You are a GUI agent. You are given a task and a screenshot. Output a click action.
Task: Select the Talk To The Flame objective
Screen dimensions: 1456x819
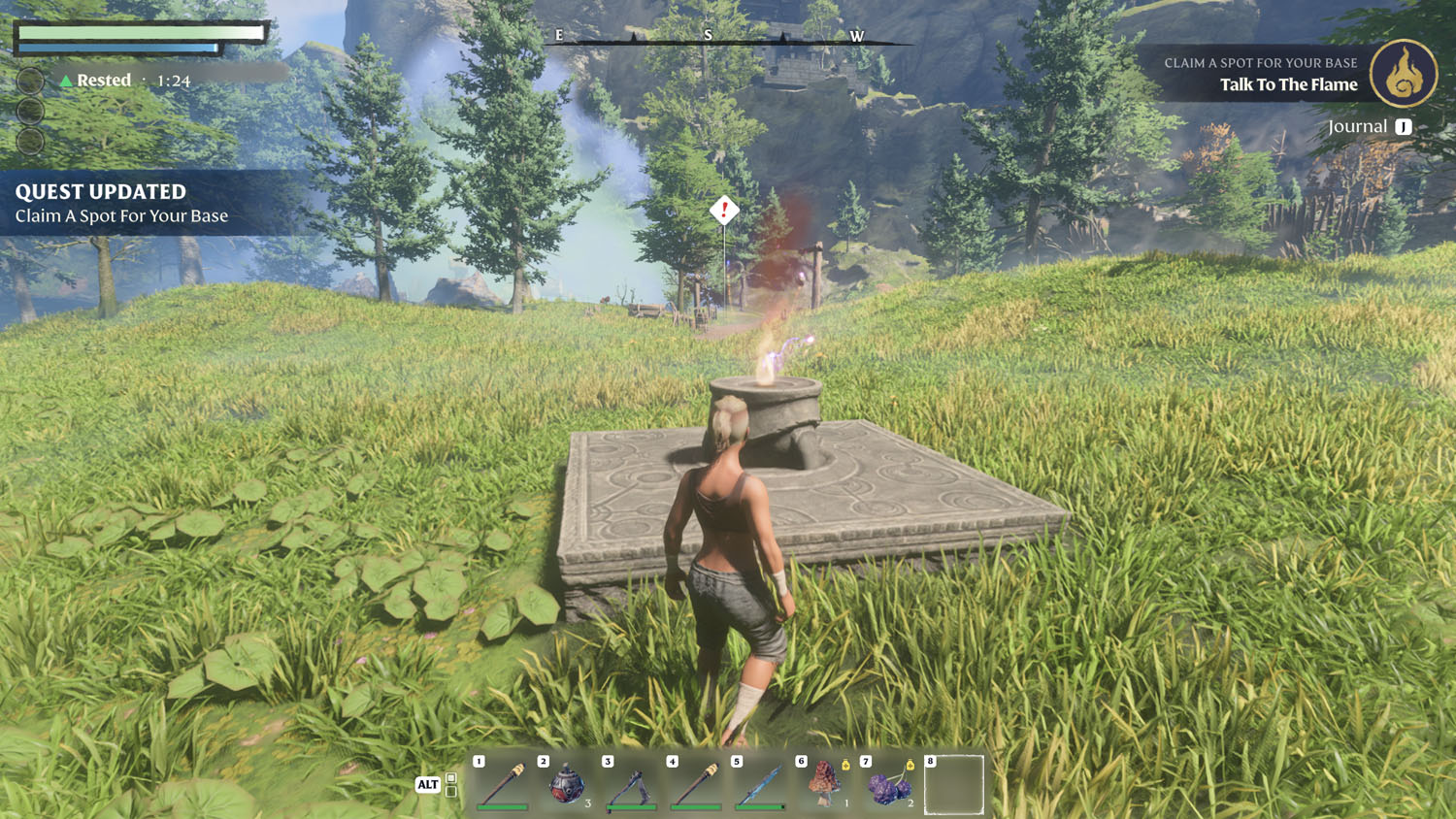click(1288, 85)
